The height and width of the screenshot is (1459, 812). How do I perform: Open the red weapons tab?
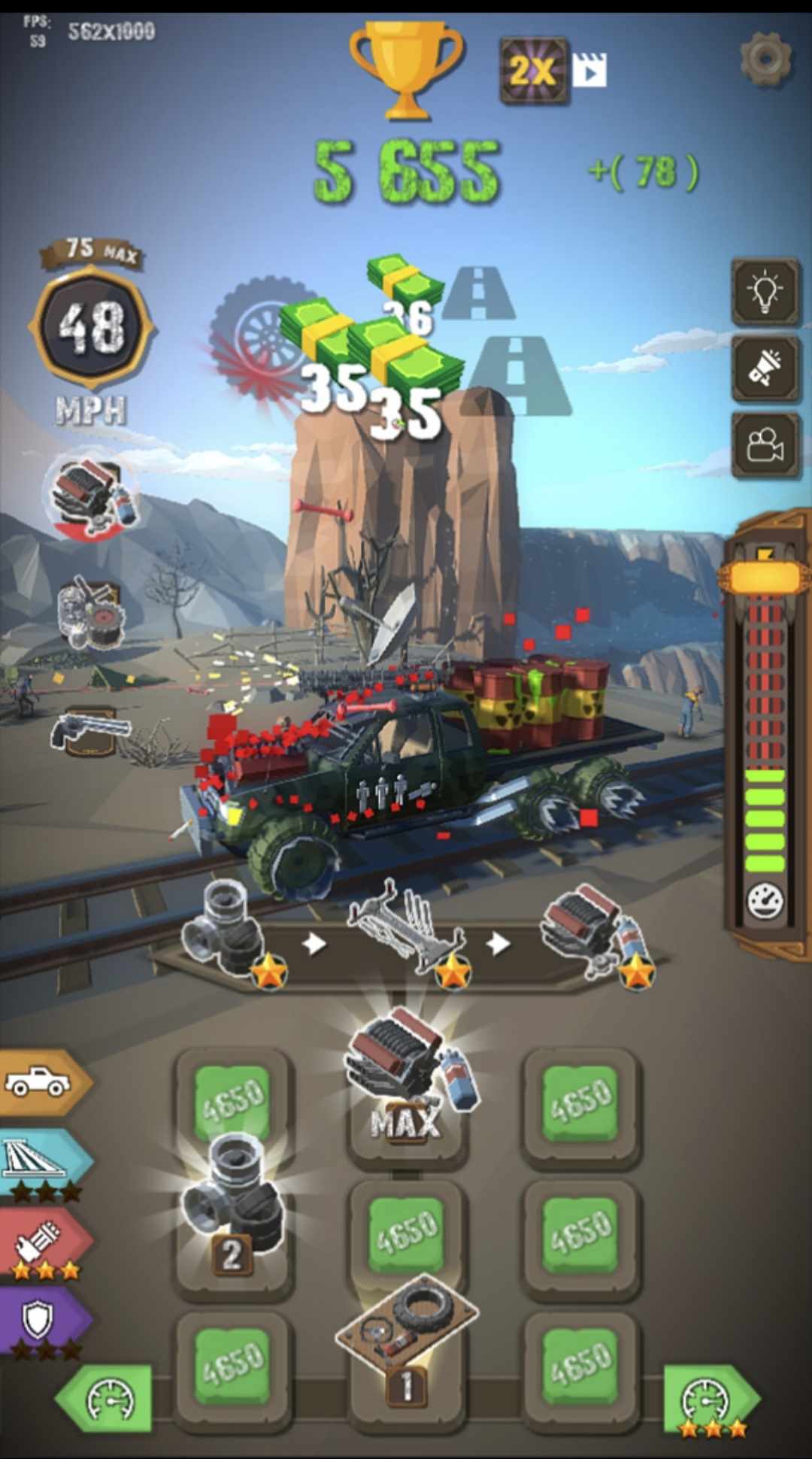click(x=43, y=1242)
